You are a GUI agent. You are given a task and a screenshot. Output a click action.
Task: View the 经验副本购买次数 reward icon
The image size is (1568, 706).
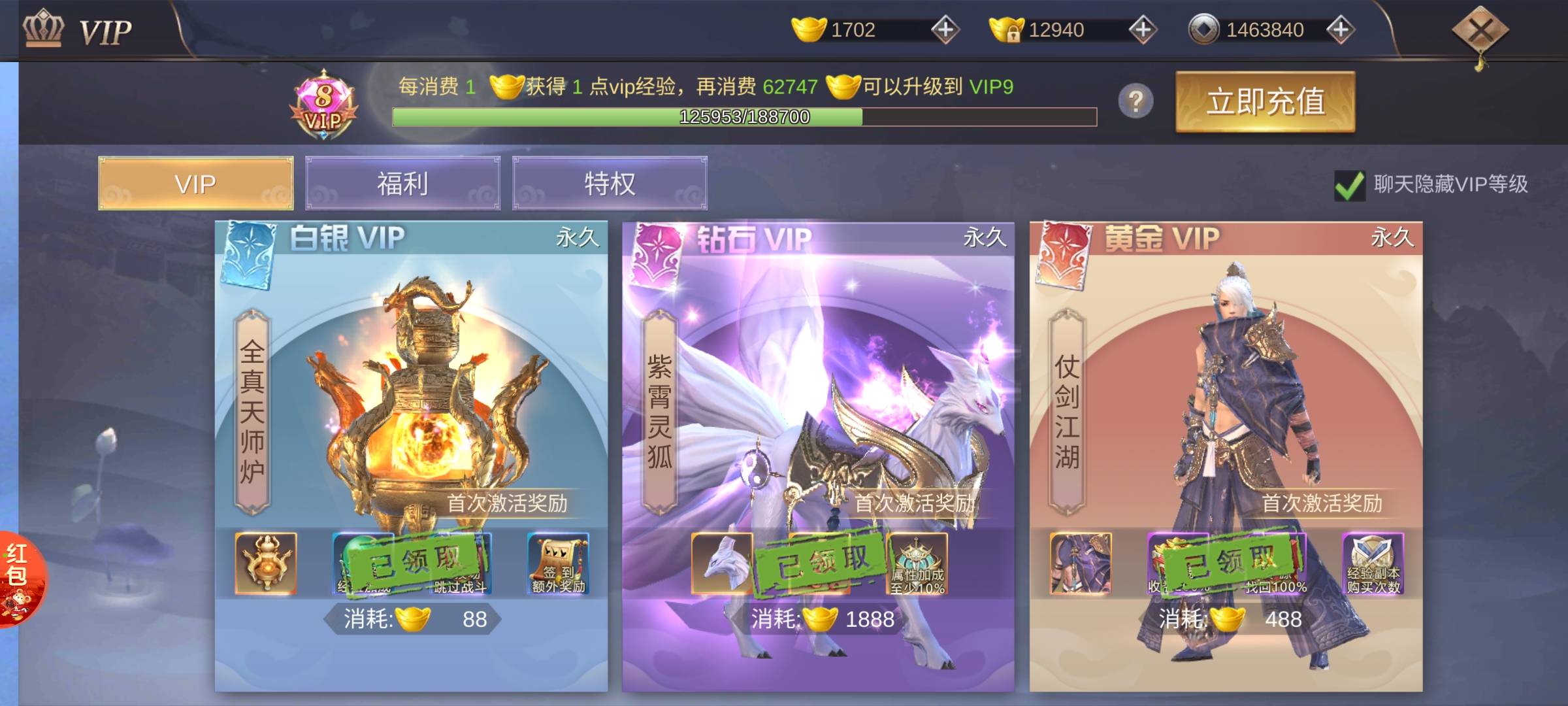tap(1373, 563)
